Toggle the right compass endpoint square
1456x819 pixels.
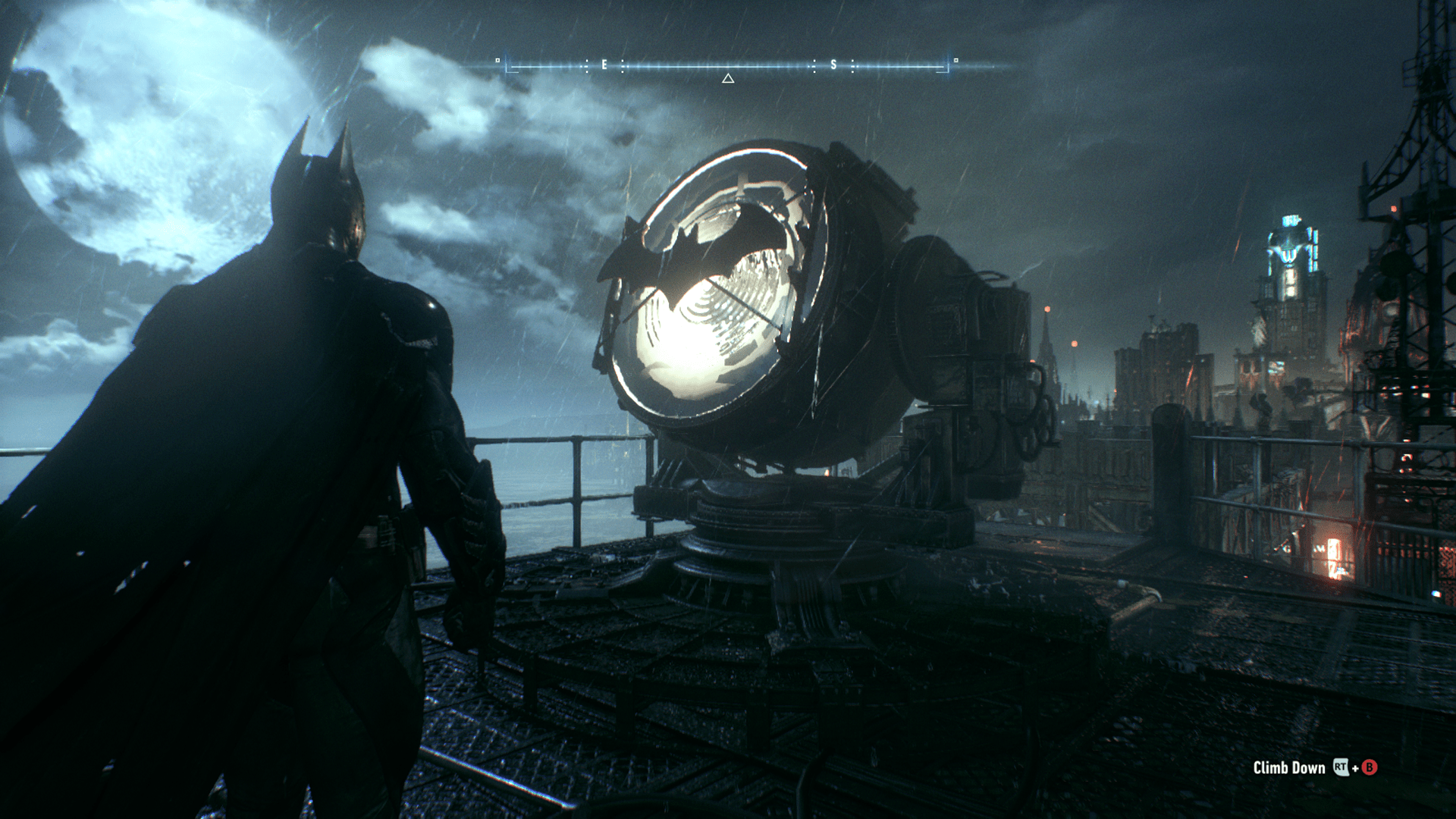point(955,59)
